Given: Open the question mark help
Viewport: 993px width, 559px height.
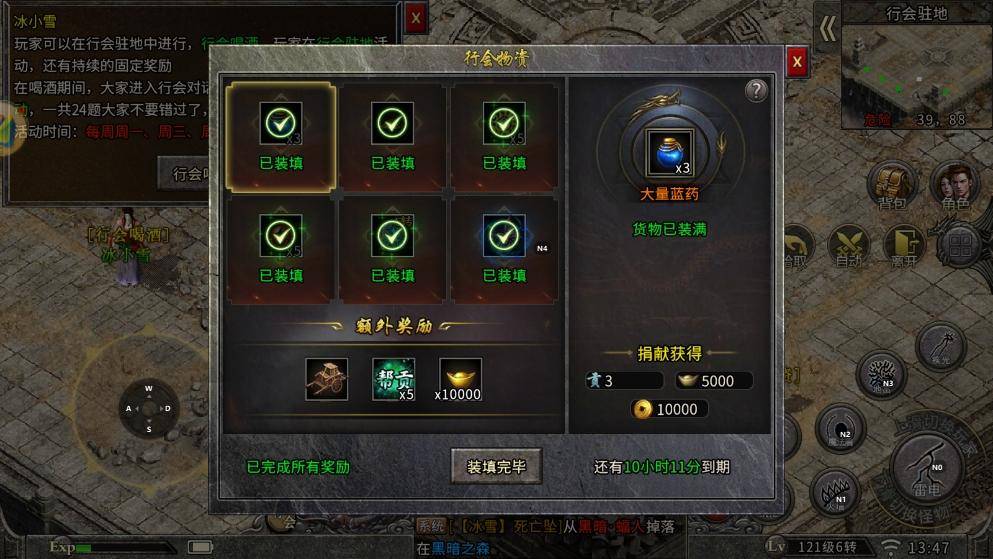Looking at the screenshot, I should 756,91.
